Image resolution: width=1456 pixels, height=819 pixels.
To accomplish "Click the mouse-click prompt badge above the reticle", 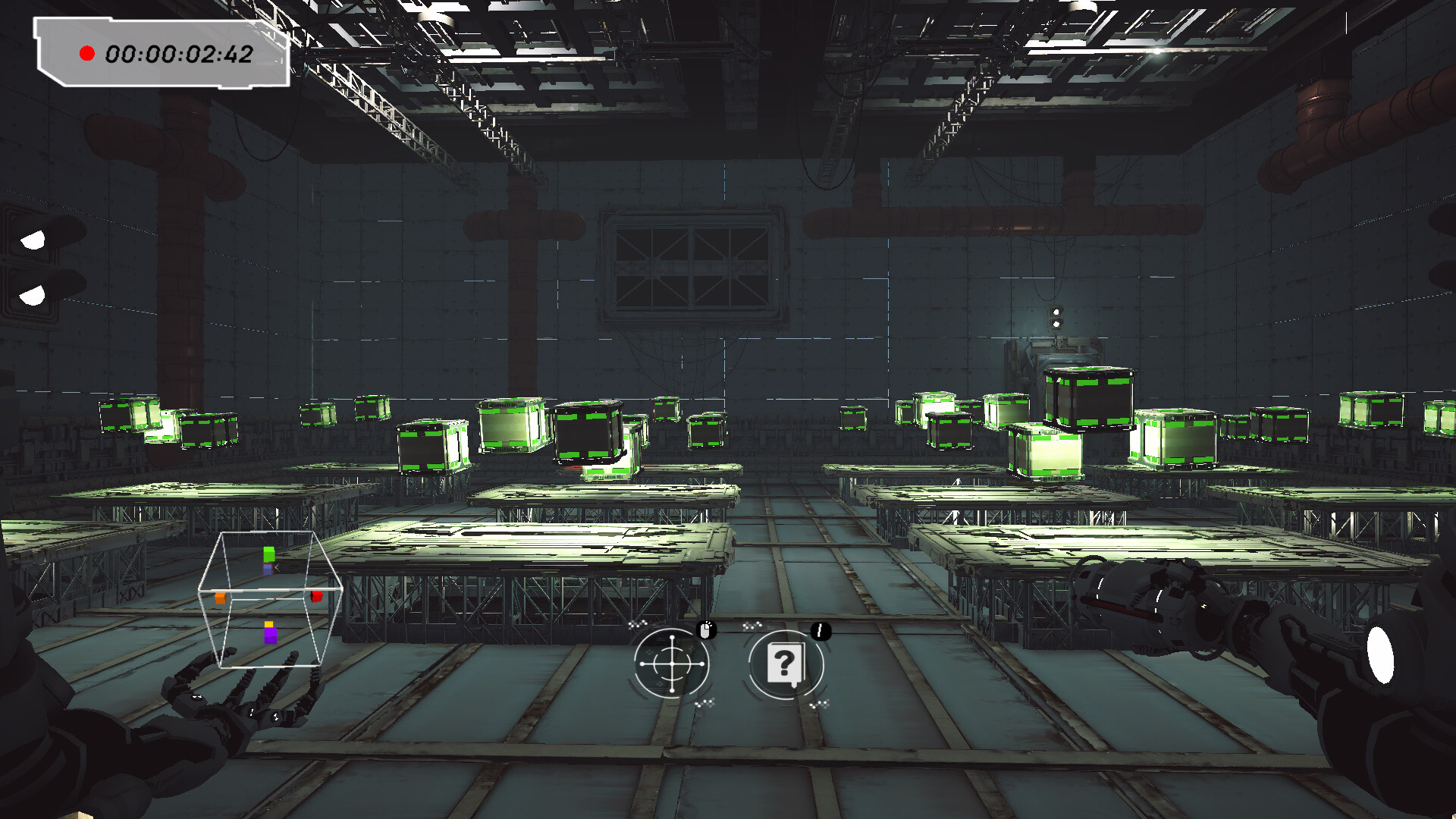I will coord(705,630).
